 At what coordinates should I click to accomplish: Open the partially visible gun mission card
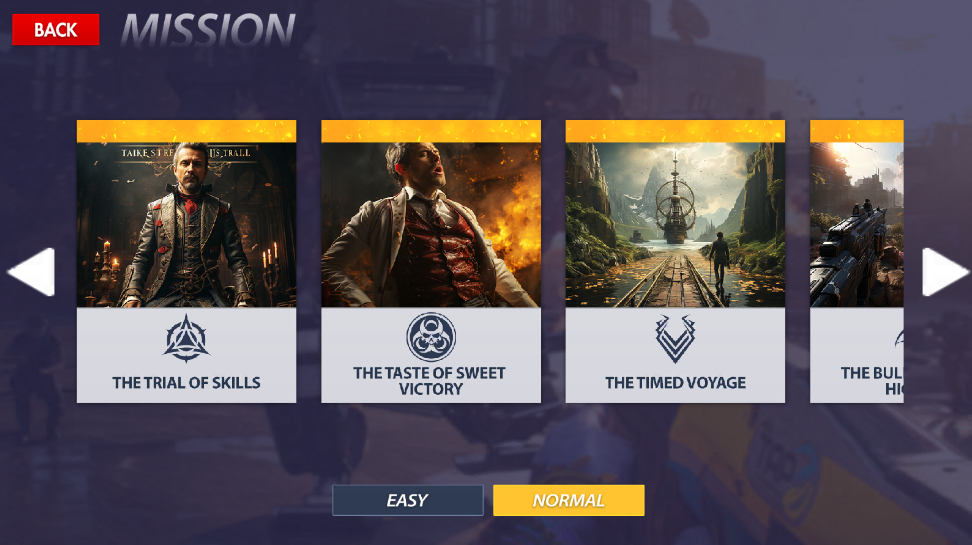(857, 262)
